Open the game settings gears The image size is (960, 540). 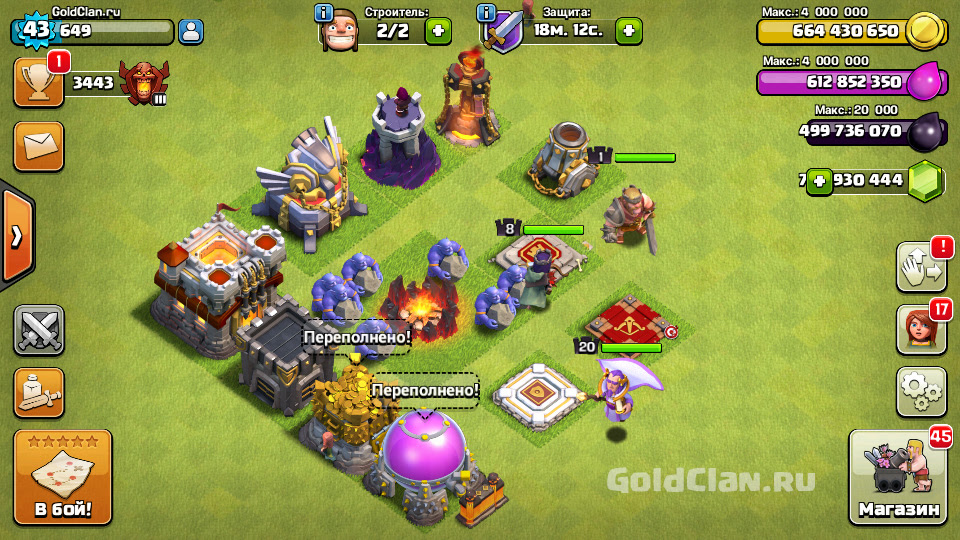pyautogui.click(x=921, y=391)
